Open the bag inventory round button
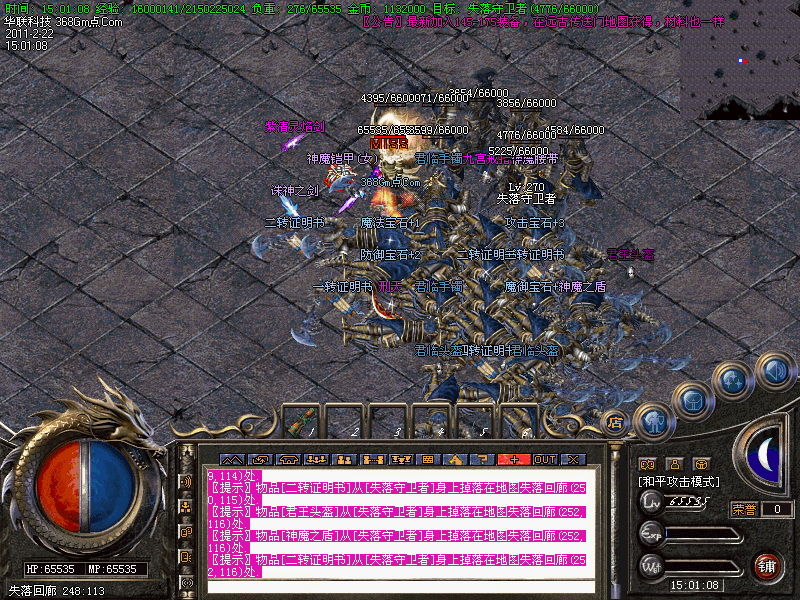Image resolution: width=800 pixels, height=600 pixels. [x=692, y=399]
